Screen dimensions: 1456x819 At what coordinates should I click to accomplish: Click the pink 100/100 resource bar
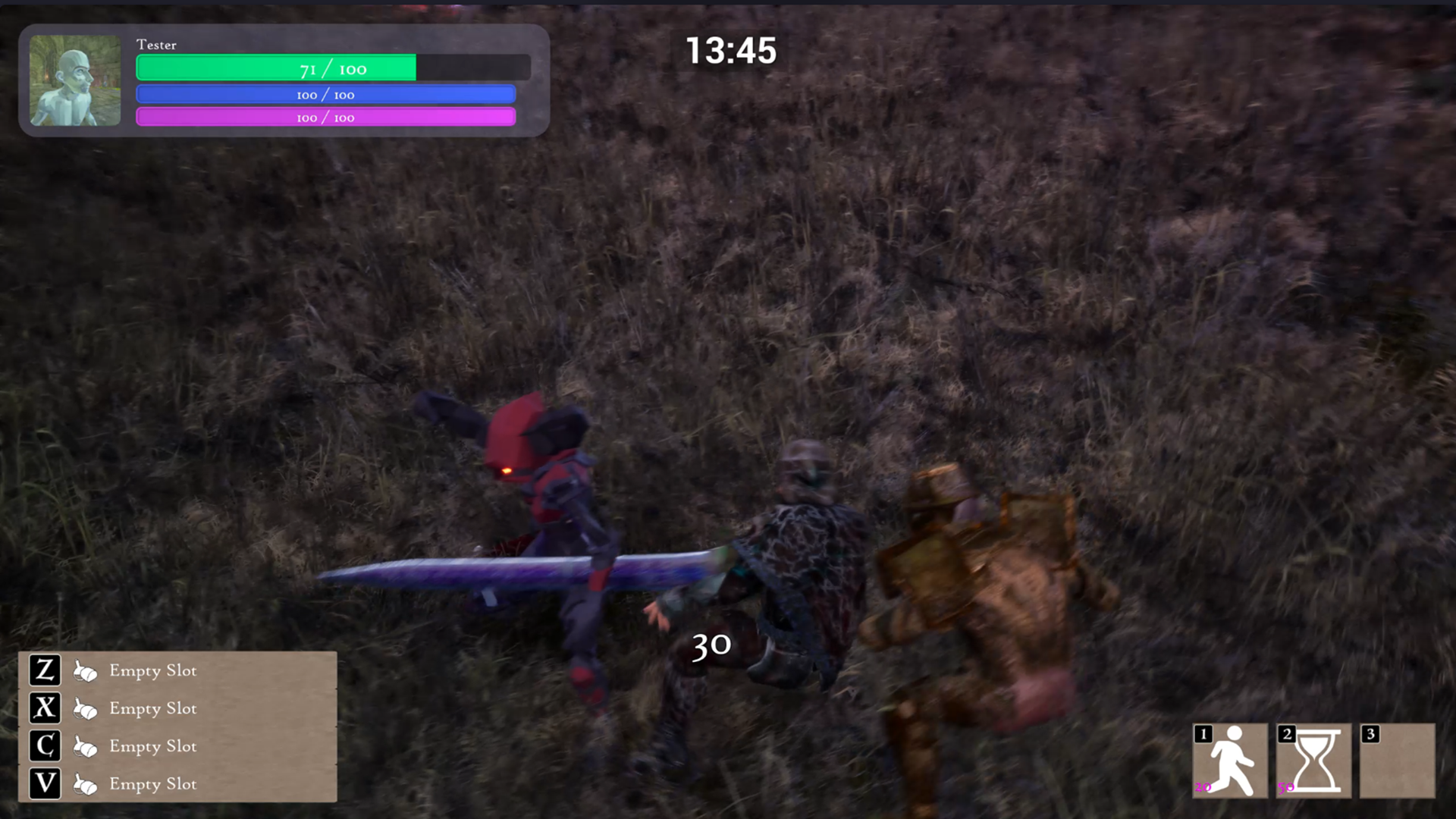(325, 117)
